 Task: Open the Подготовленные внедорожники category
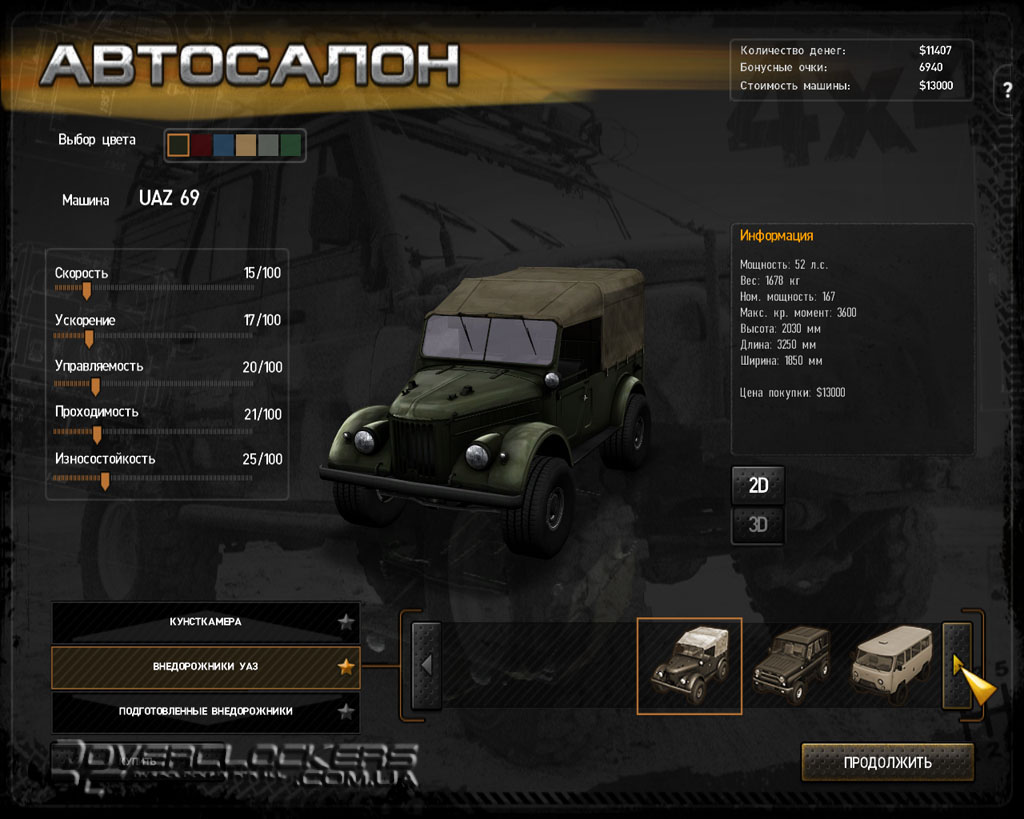(205, 711)
